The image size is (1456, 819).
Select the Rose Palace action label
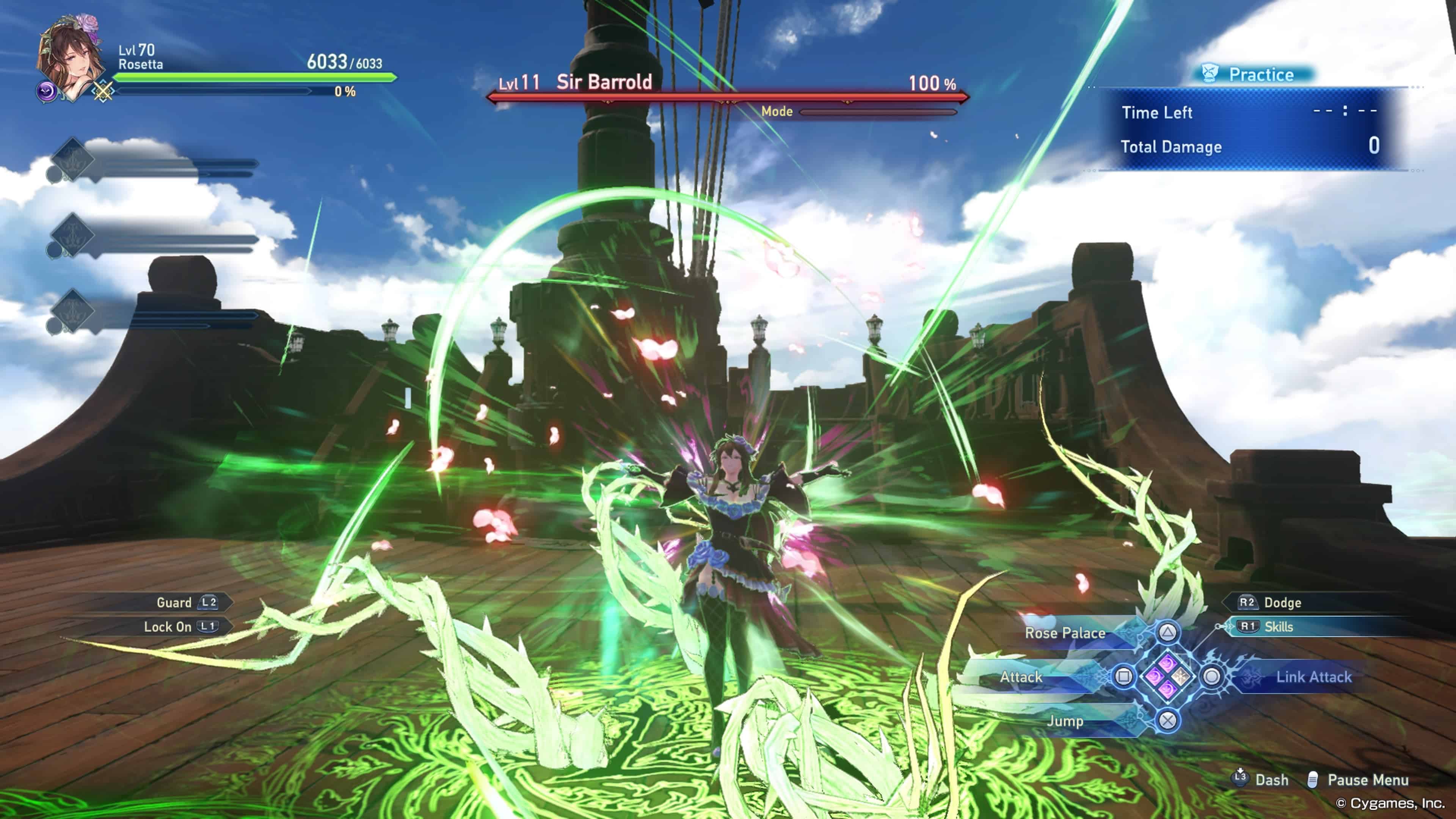(x=1065, y=633)
